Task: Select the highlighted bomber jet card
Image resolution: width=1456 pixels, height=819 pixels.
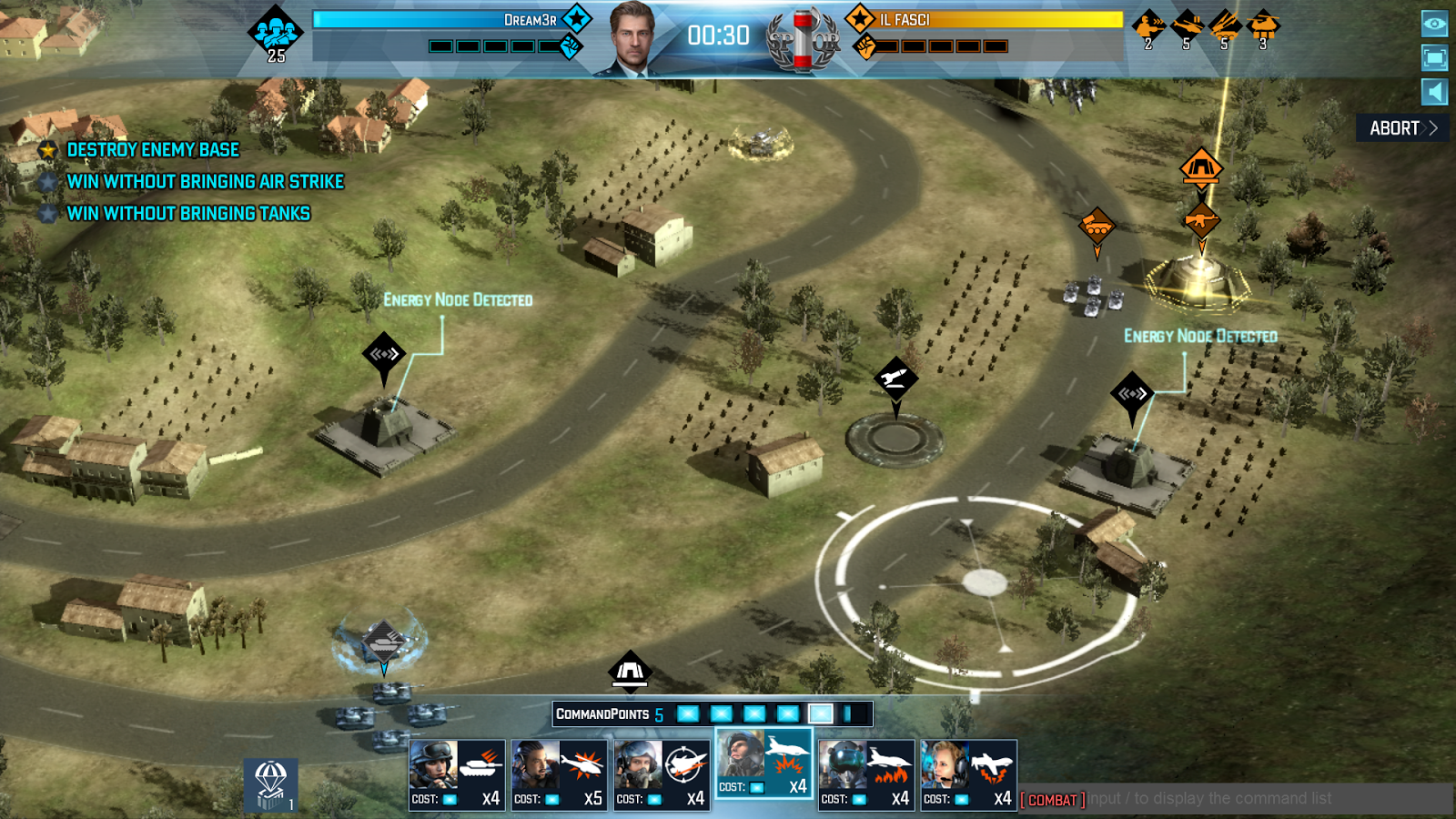Action: pyautogui.click(x=763, y=763)
